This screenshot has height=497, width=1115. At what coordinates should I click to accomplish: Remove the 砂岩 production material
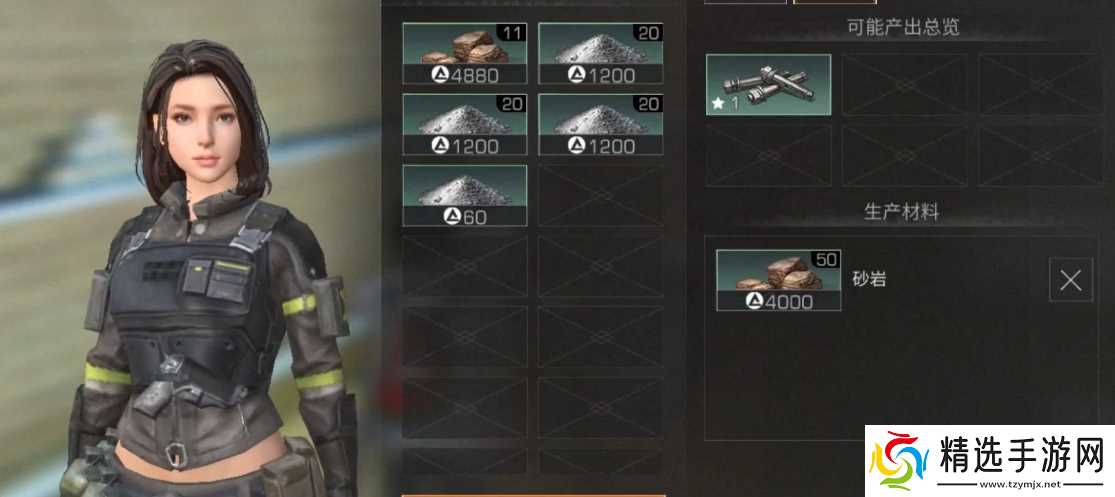pos(1070,280)
